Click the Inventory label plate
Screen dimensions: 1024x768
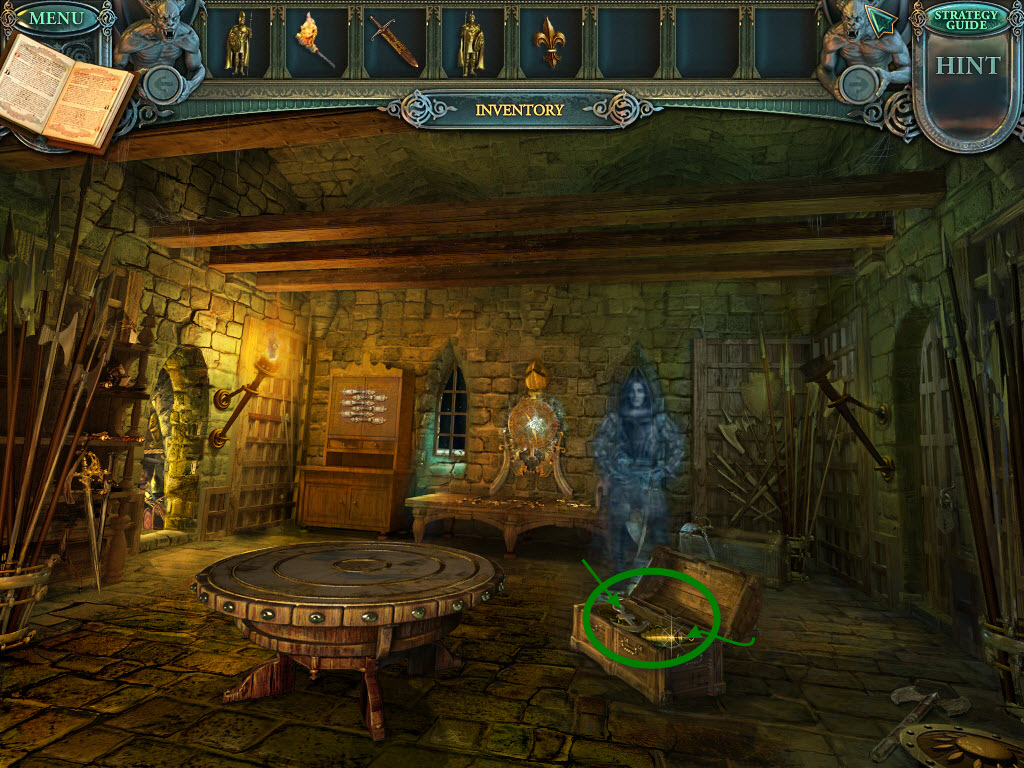(519, 110)
